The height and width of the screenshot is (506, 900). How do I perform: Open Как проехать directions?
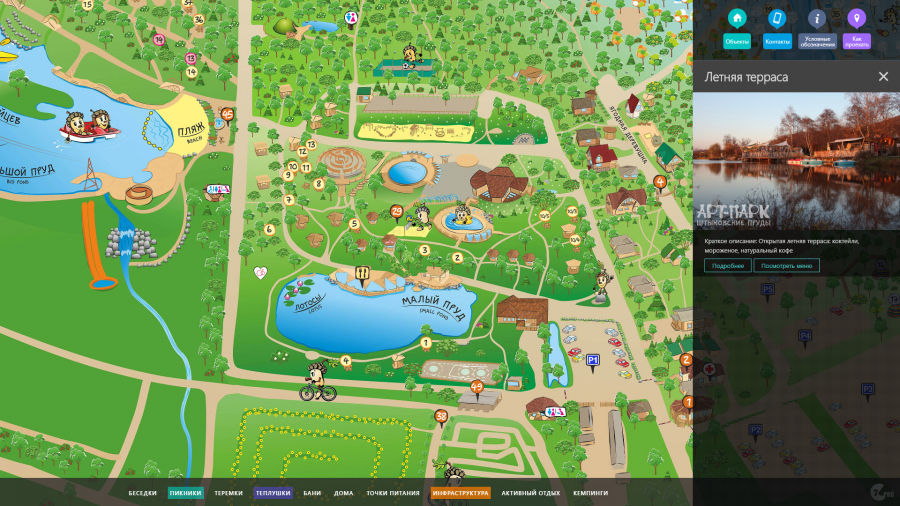coord(856,28)
